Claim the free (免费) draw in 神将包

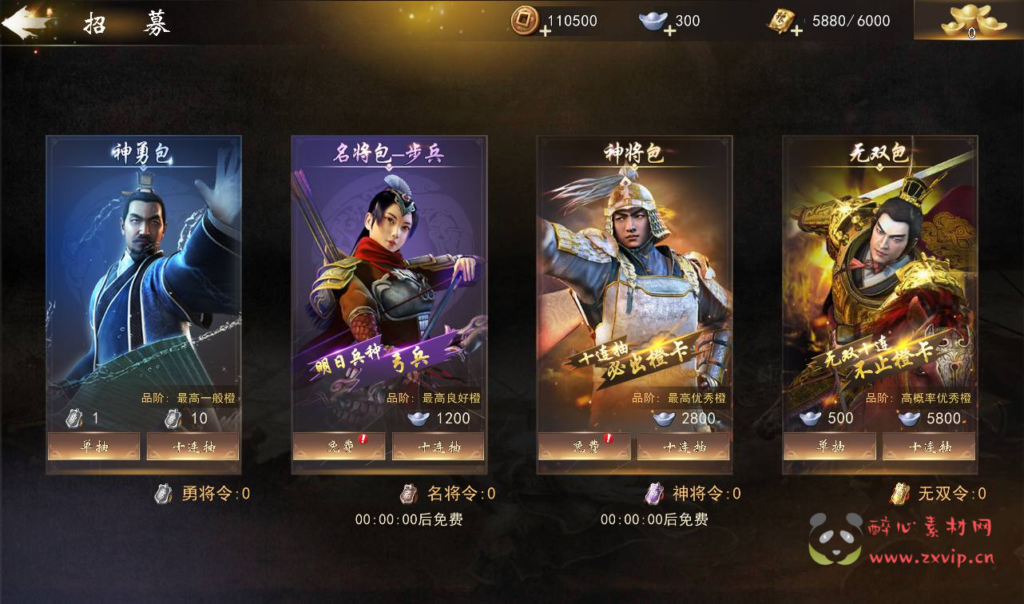coord(583,447)
